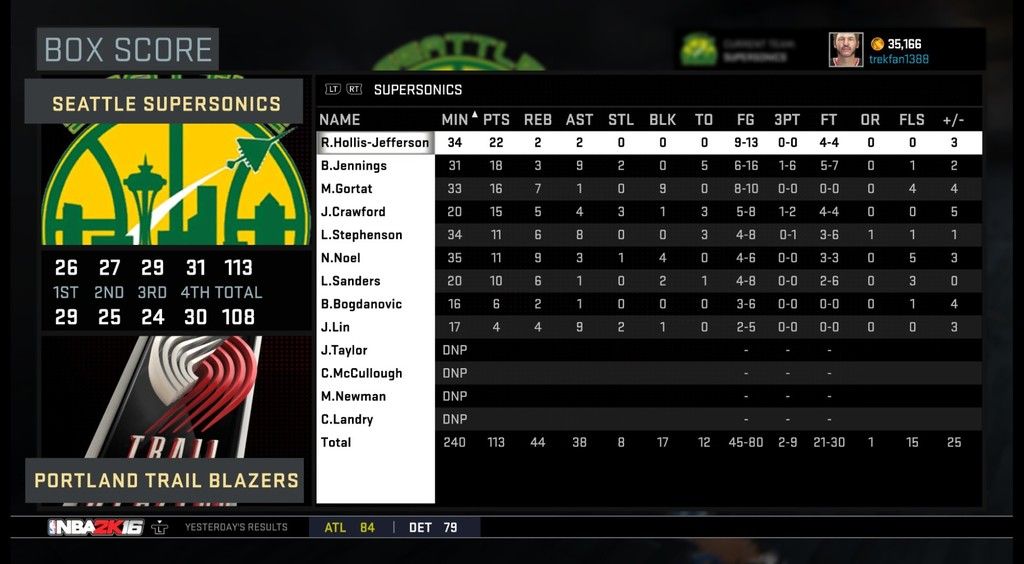
Task: Highlight J.Taylor's DNP row
Action: coord(344,350)
